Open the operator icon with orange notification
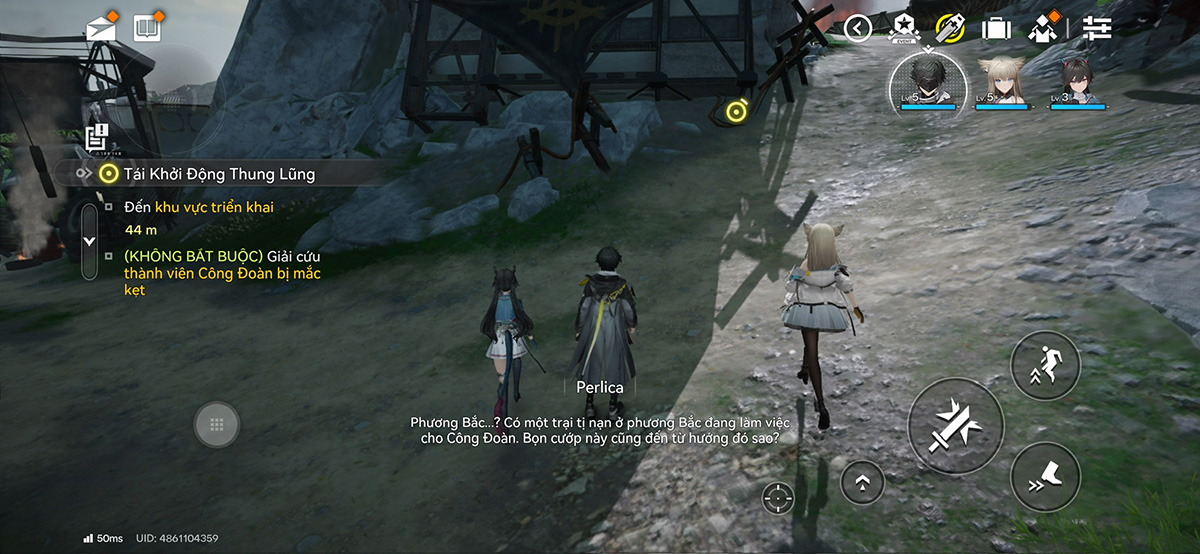 pyautogui.click(x=1042, y=28)
